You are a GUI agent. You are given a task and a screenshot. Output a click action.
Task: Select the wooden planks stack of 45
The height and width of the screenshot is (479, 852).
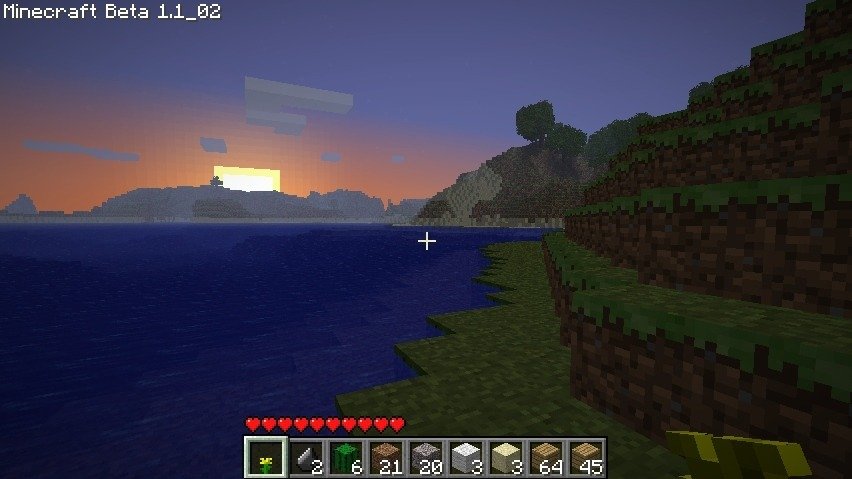585,458
